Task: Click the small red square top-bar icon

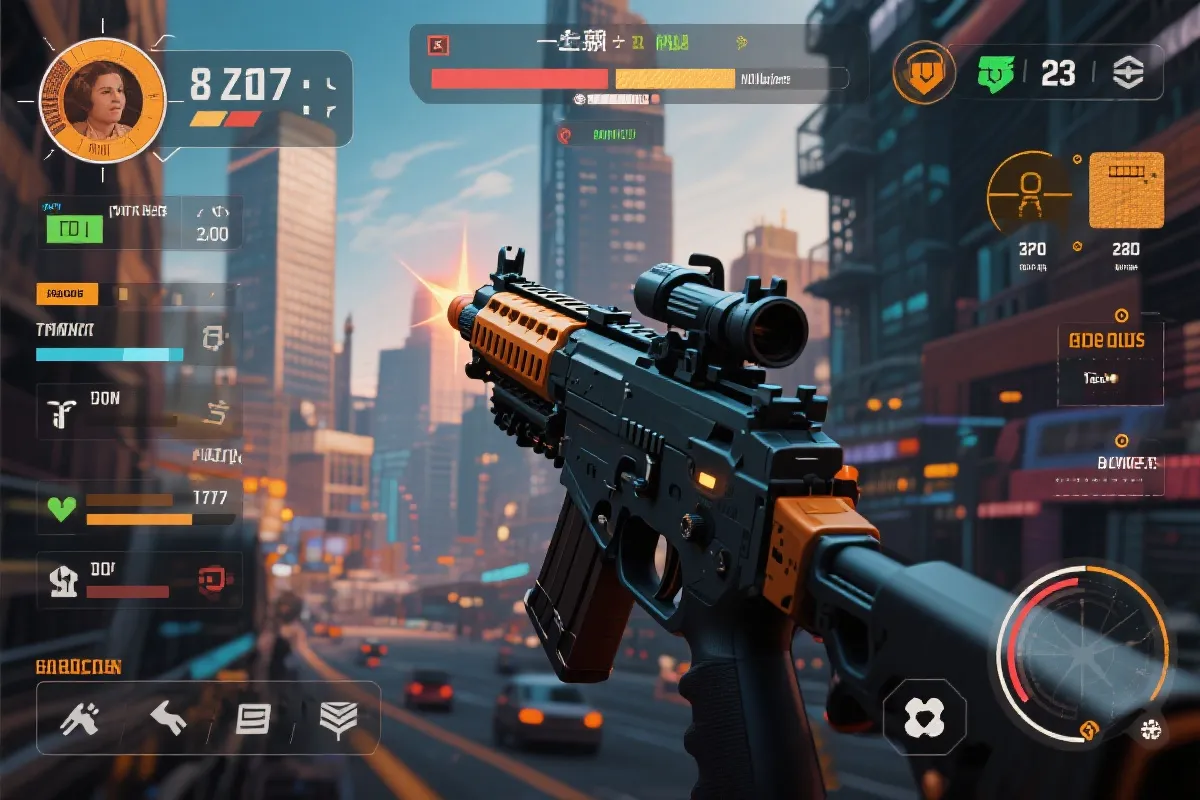Action: click(438, 44)
